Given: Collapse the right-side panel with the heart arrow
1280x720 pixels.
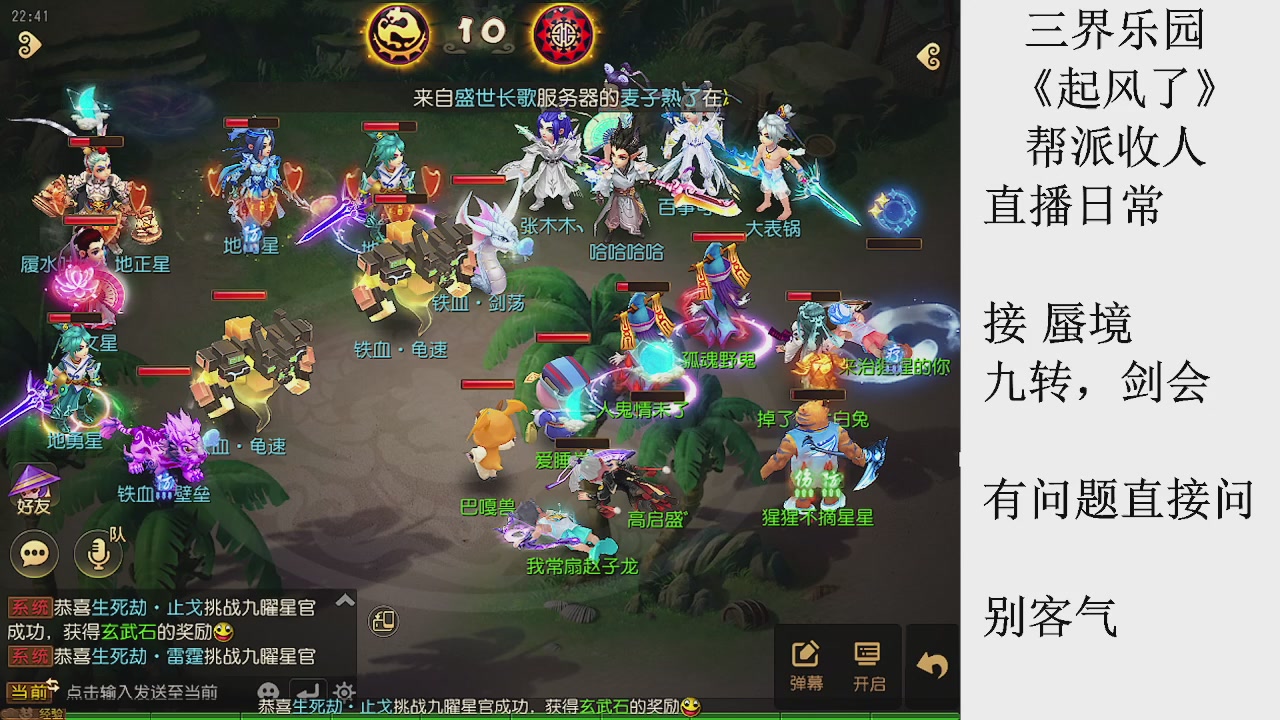Looking at the screenshot, I should click(x=930, y=58).
